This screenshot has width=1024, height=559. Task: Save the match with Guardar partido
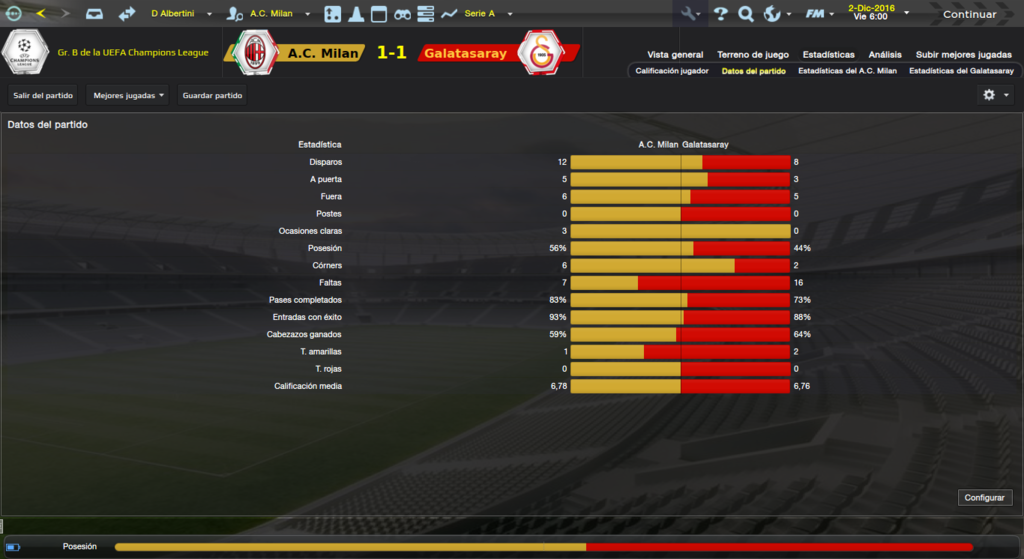(x=212, y=95)
